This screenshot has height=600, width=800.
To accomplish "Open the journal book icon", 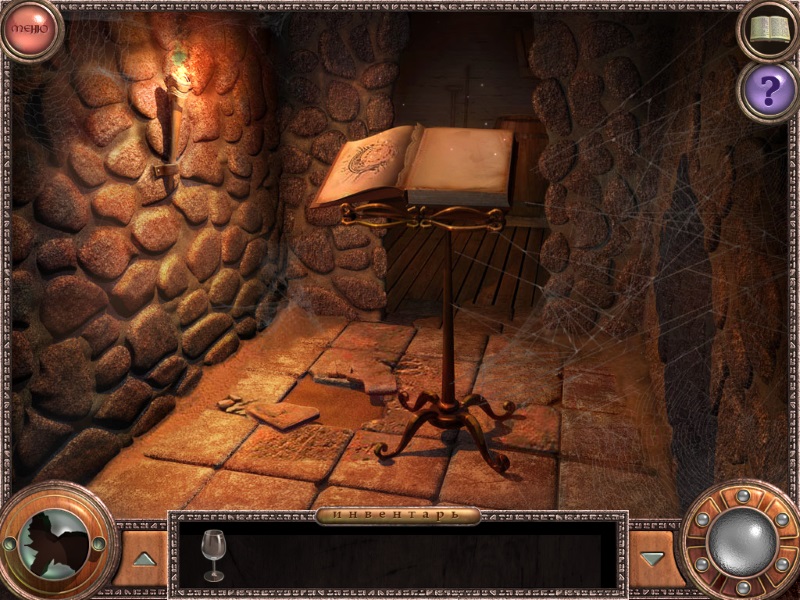I will 768,30.
